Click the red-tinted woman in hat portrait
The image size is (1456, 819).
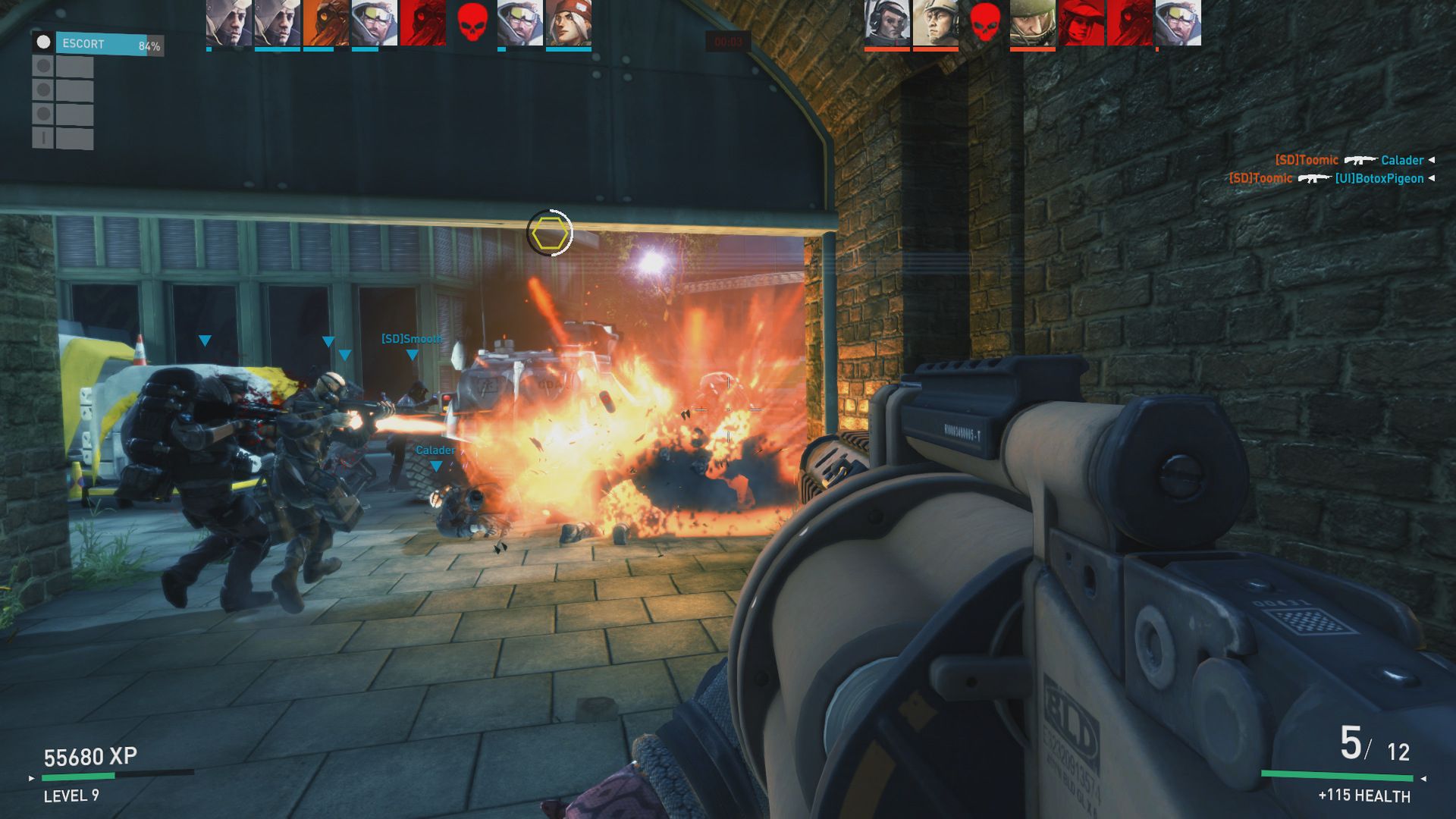1081,24
